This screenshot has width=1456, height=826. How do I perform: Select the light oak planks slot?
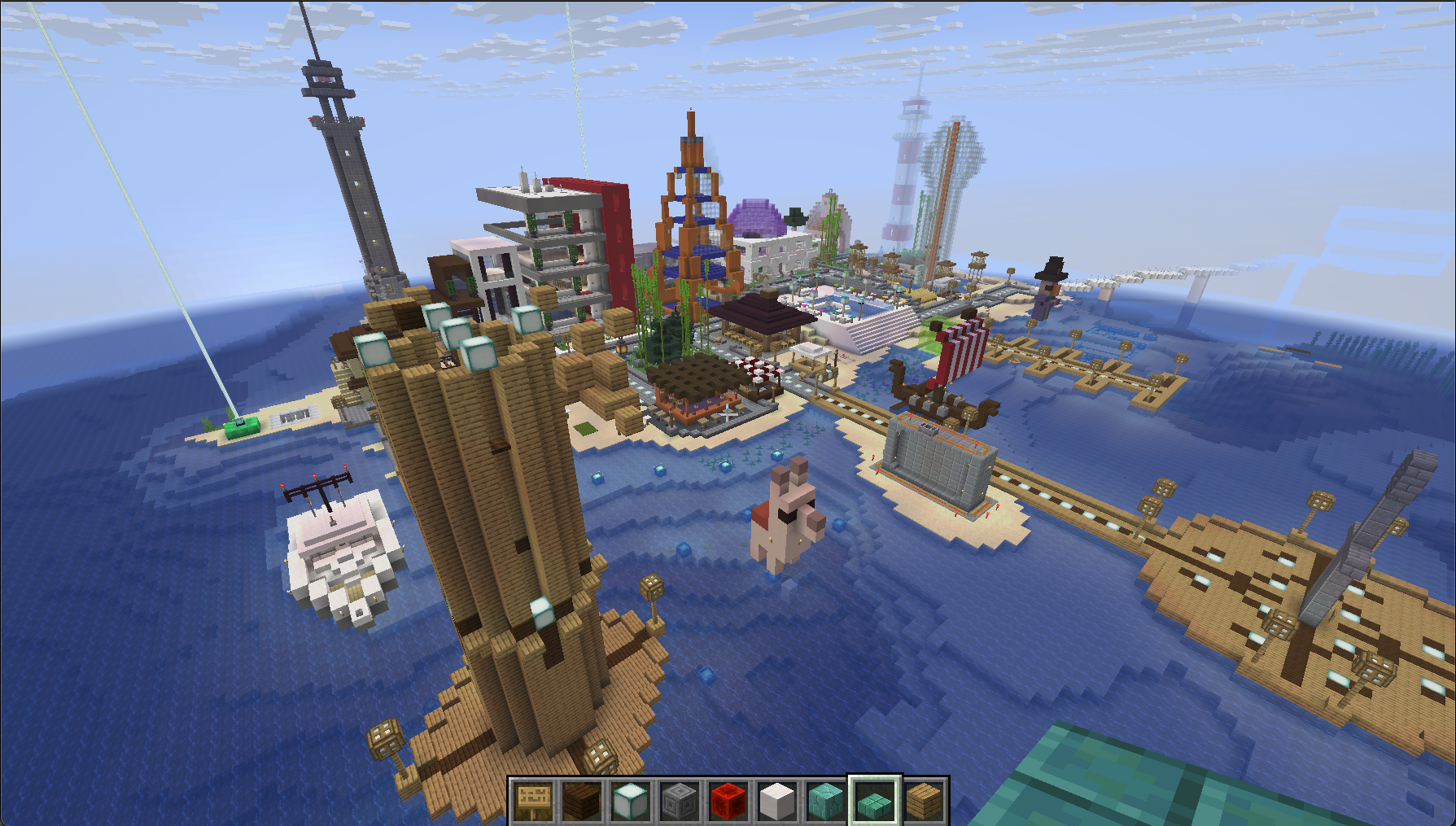(x=924, y=801)
